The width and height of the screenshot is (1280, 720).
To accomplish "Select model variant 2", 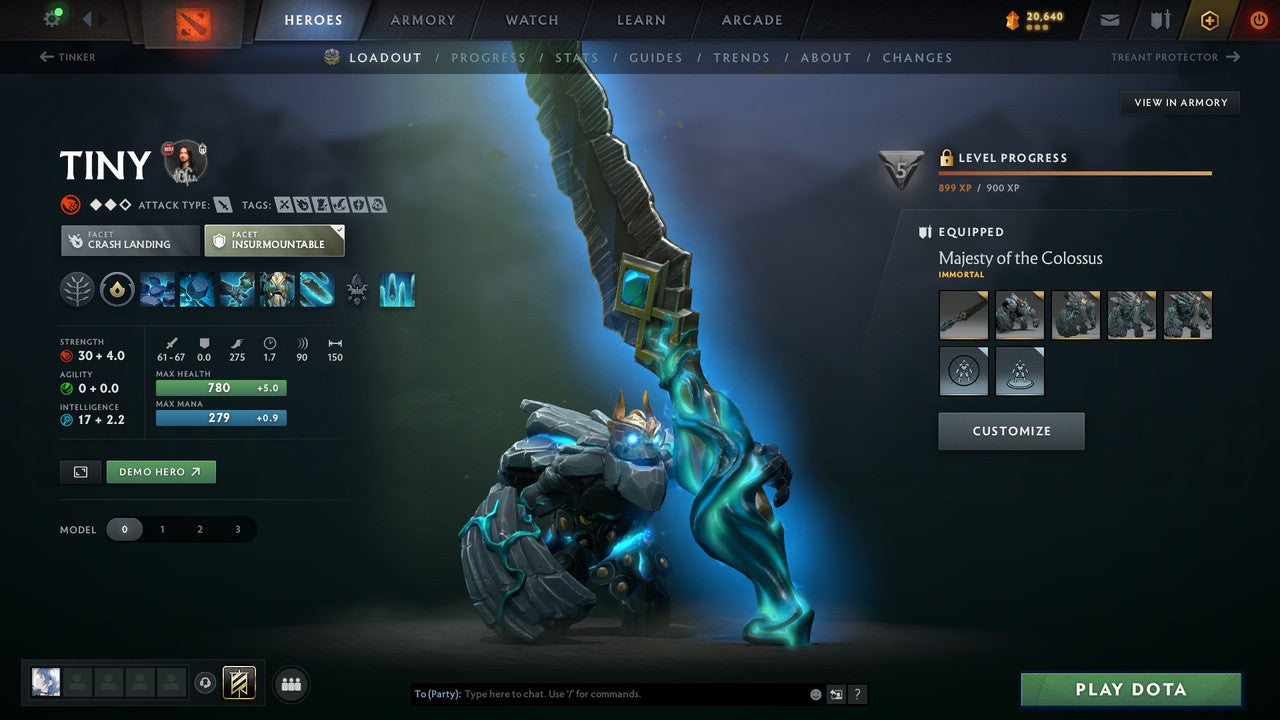I will 199,529.
